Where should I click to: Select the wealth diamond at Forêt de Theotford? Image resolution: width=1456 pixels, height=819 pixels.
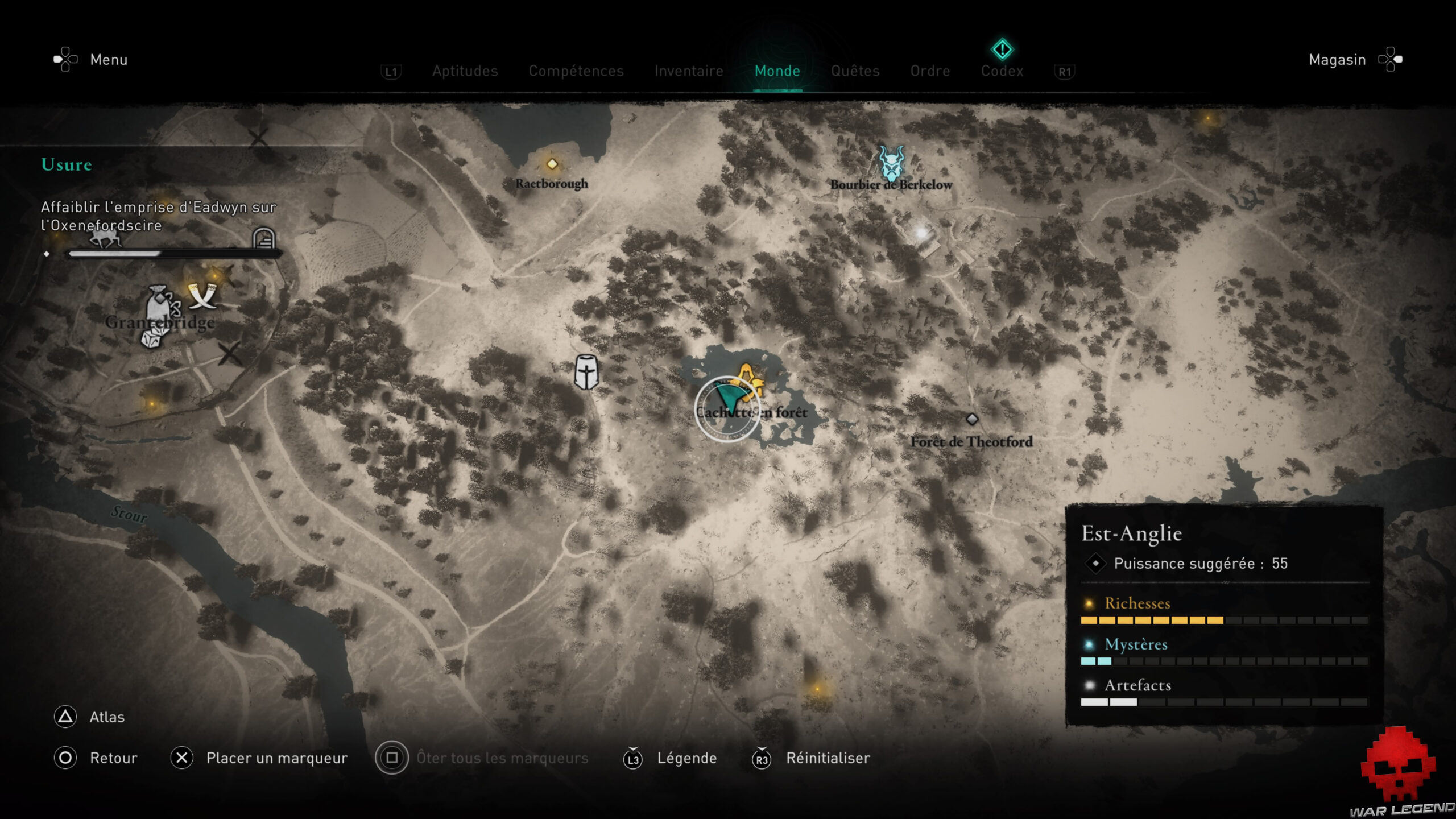click(973, 419)
